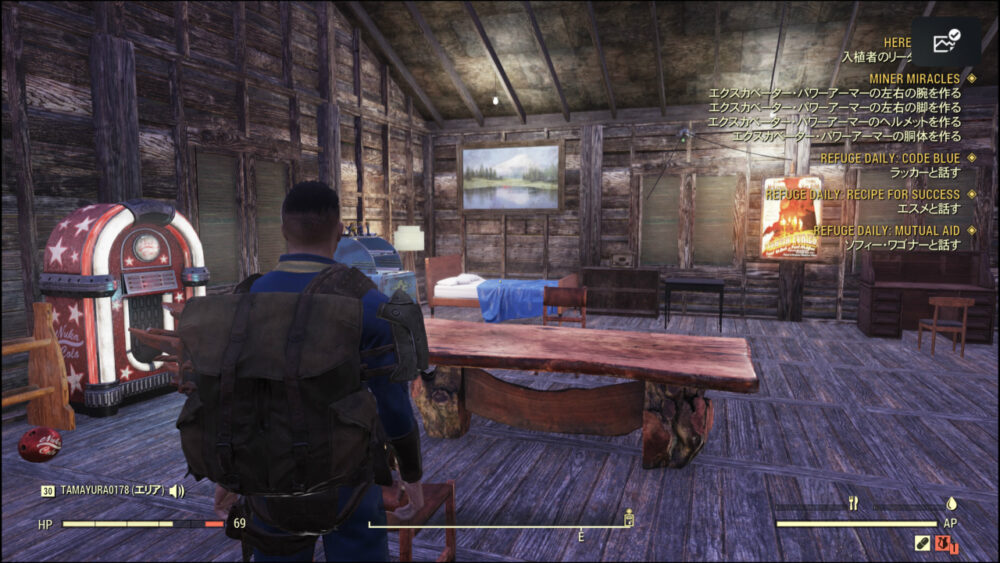1000x563 pixels.
Task: Click the compass marker icon above E
Action: (x=629, y=516)
